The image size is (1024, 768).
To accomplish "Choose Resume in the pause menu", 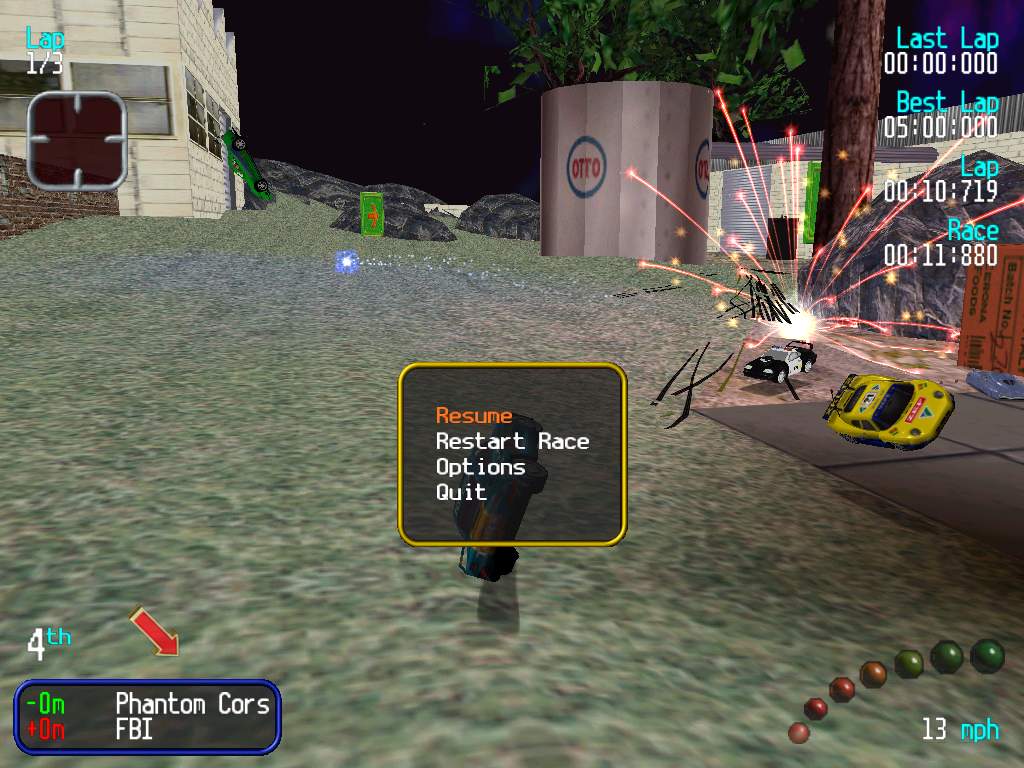I will [x=474, y=416].
